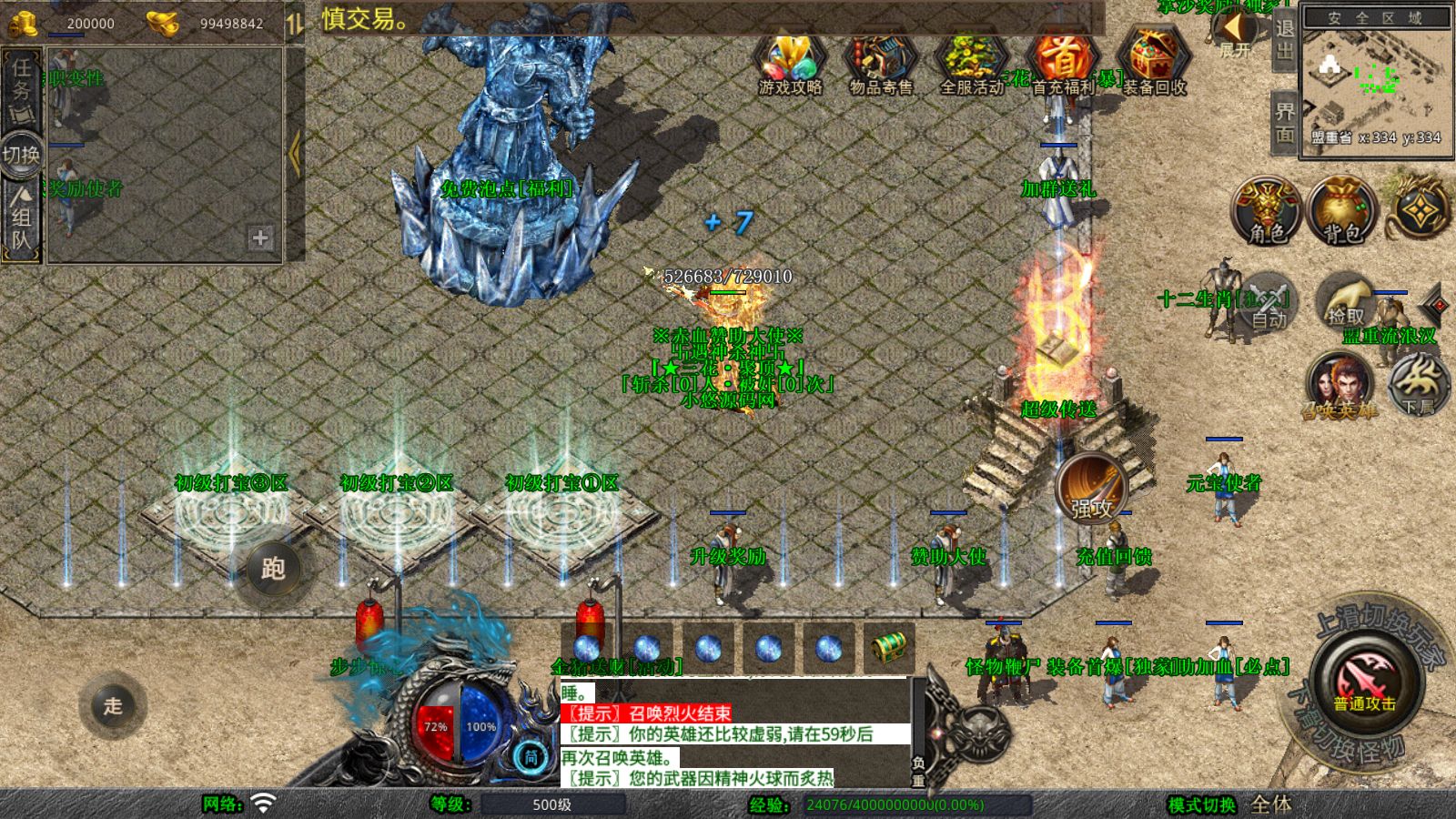
Task: Tap the 普通攻击 normal attack button
Action: coord(1364,684)
